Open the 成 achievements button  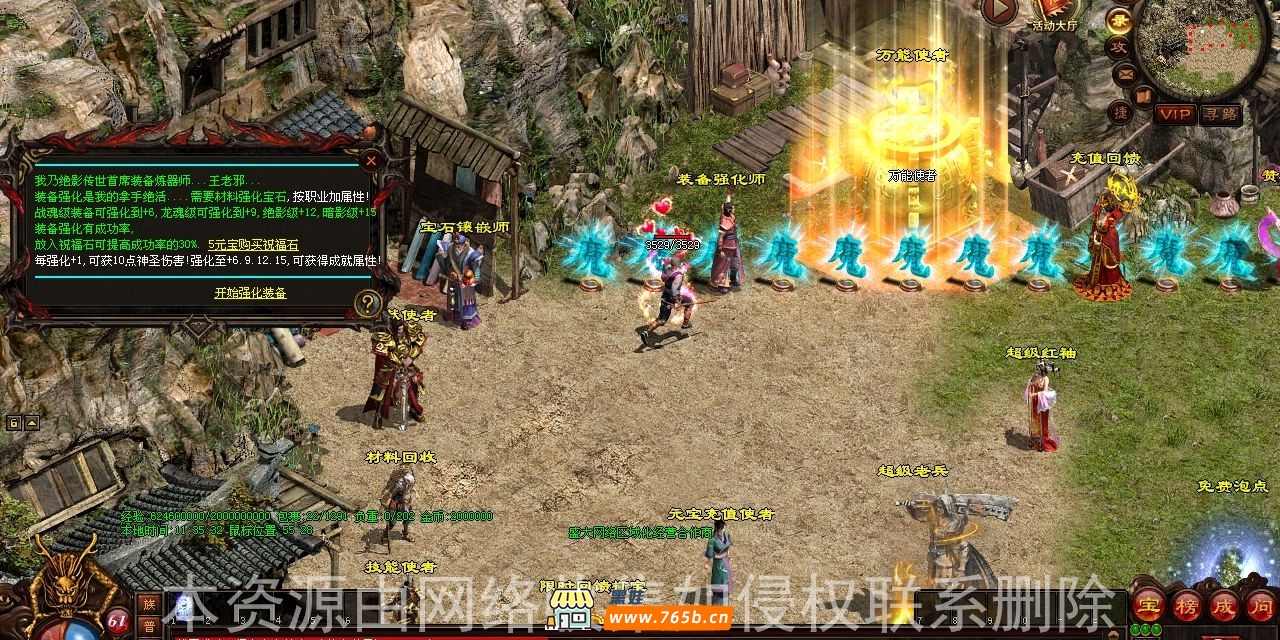(x=1223, y=605)
